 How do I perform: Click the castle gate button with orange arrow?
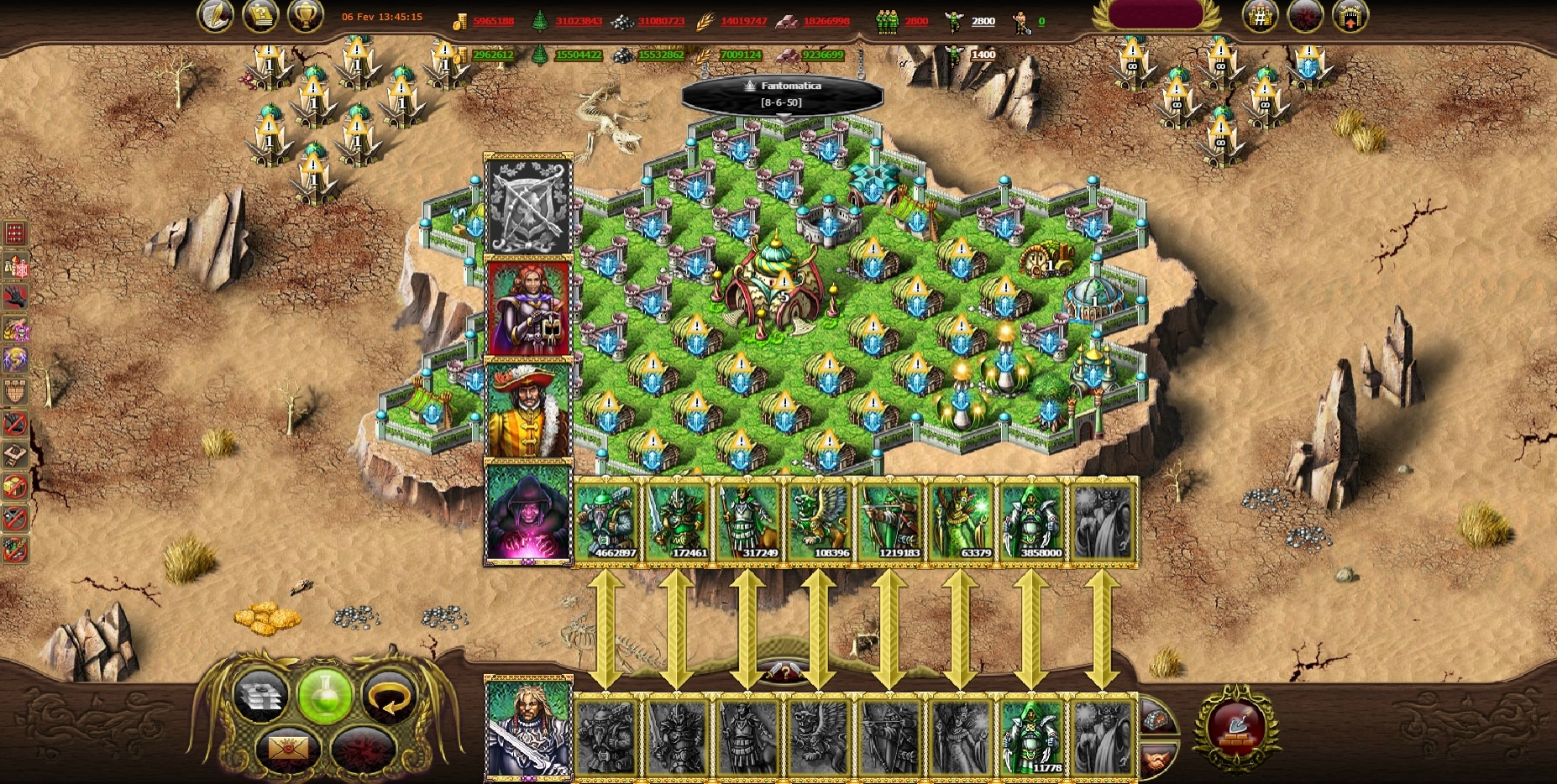(1350, 16)
